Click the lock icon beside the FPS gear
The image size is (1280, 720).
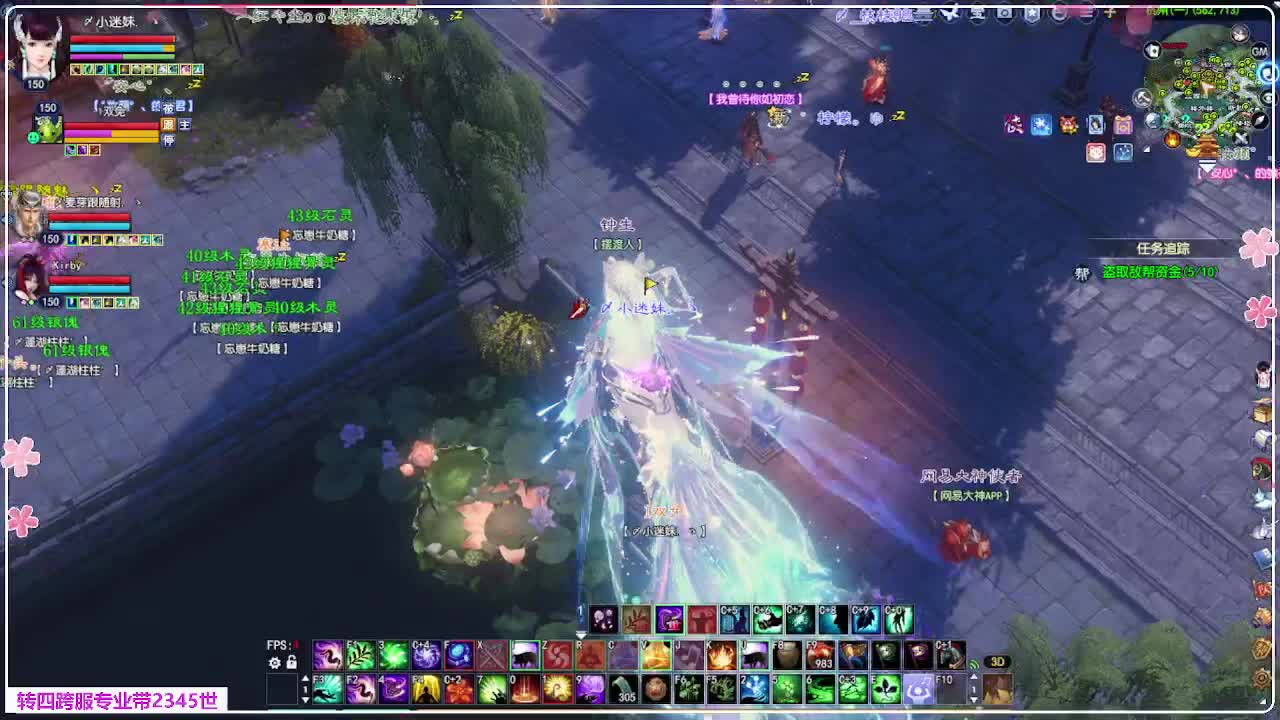coord(291,664)
